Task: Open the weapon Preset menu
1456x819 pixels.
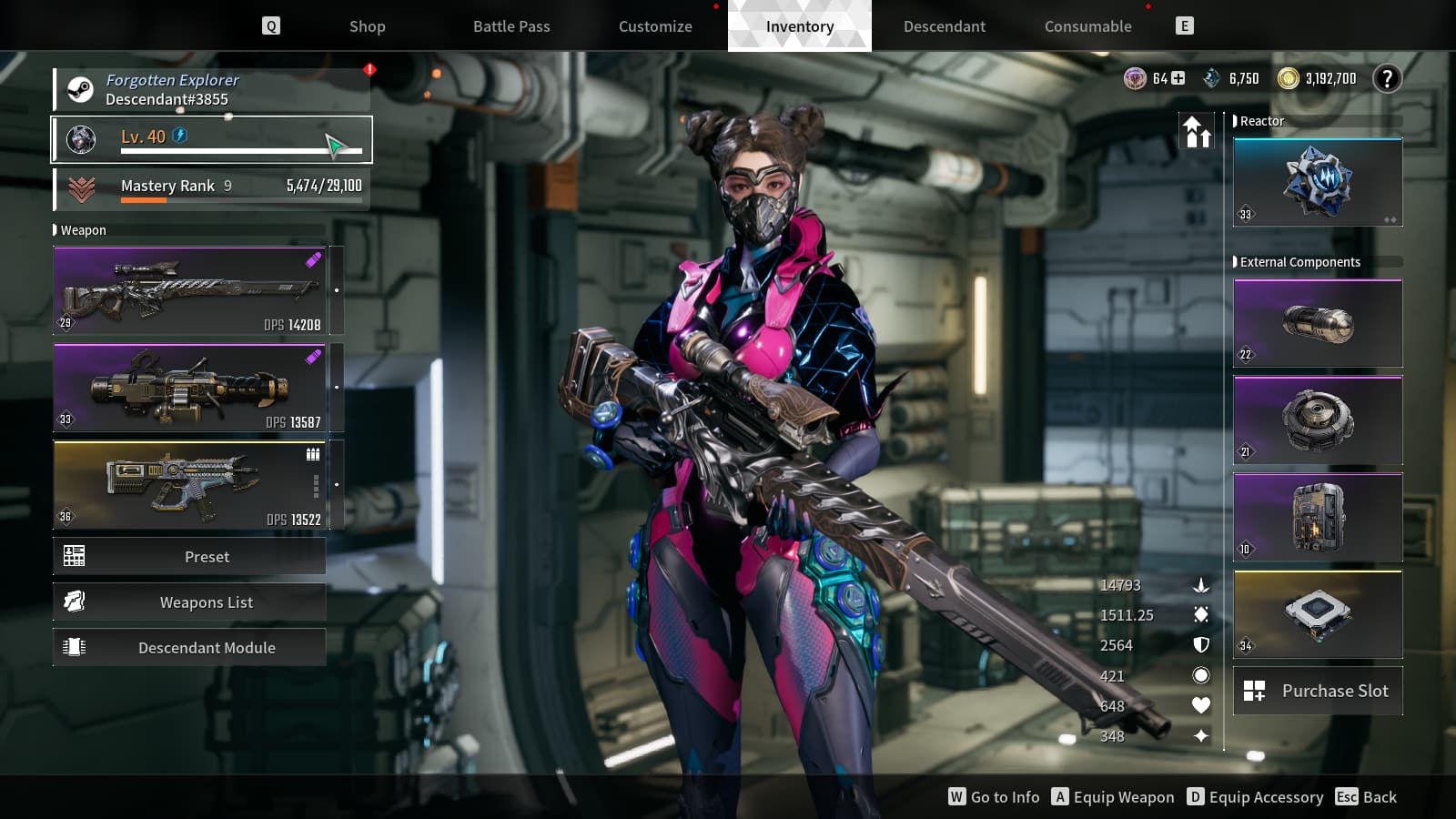Action: pos(189,557)
